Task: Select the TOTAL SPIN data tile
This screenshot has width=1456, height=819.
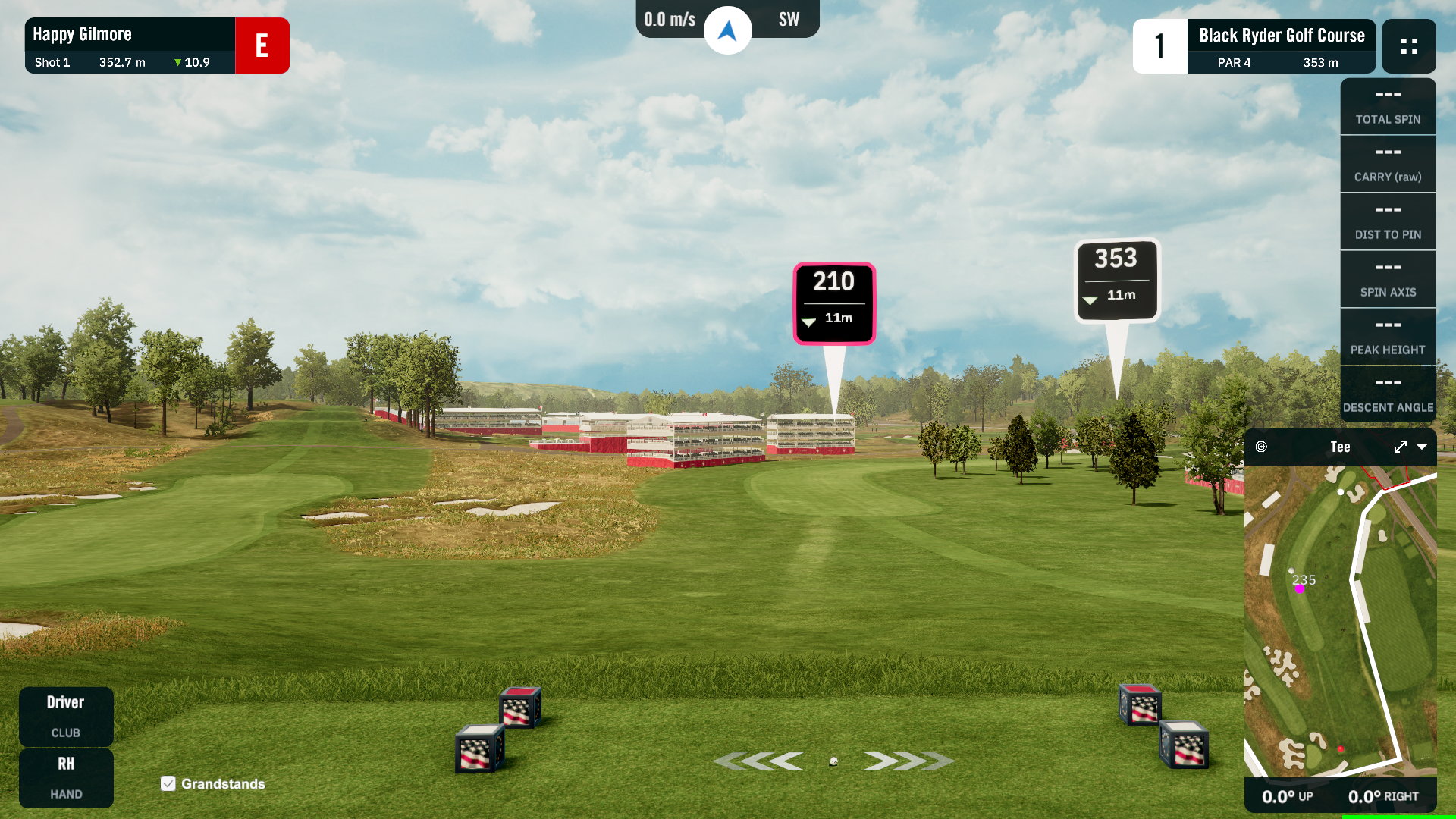Action: coord(1388,107)
